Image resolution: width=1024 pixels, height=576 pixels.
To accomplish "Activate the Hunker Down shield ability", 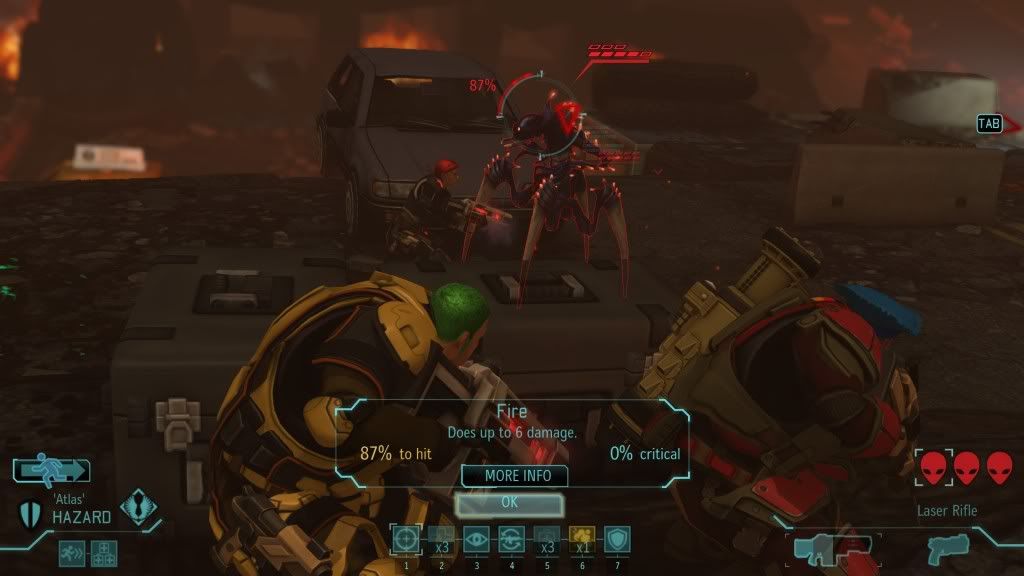I will [x=617, y=540].
